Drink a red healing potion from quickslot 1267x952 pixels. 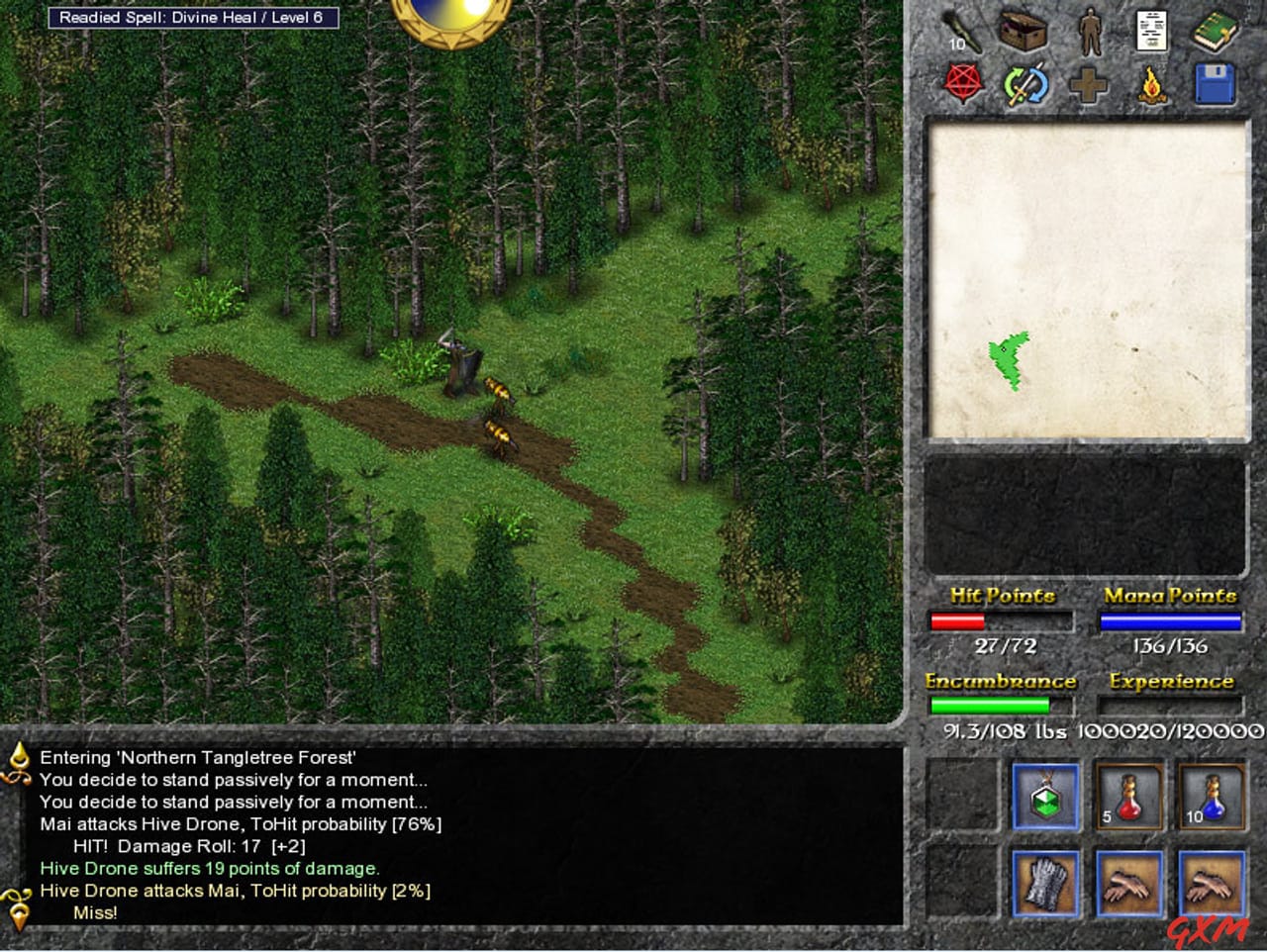click(1129, 797)
